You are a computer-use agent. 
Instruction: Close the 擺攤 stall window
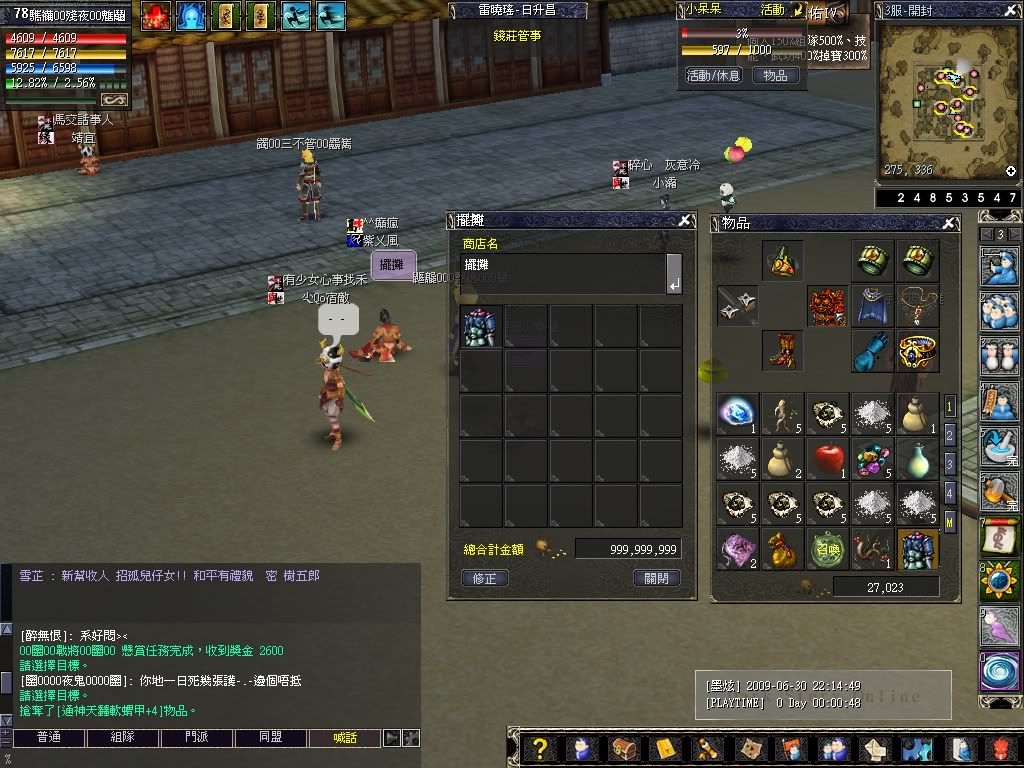pyautogui.click(x=685, y=221)
